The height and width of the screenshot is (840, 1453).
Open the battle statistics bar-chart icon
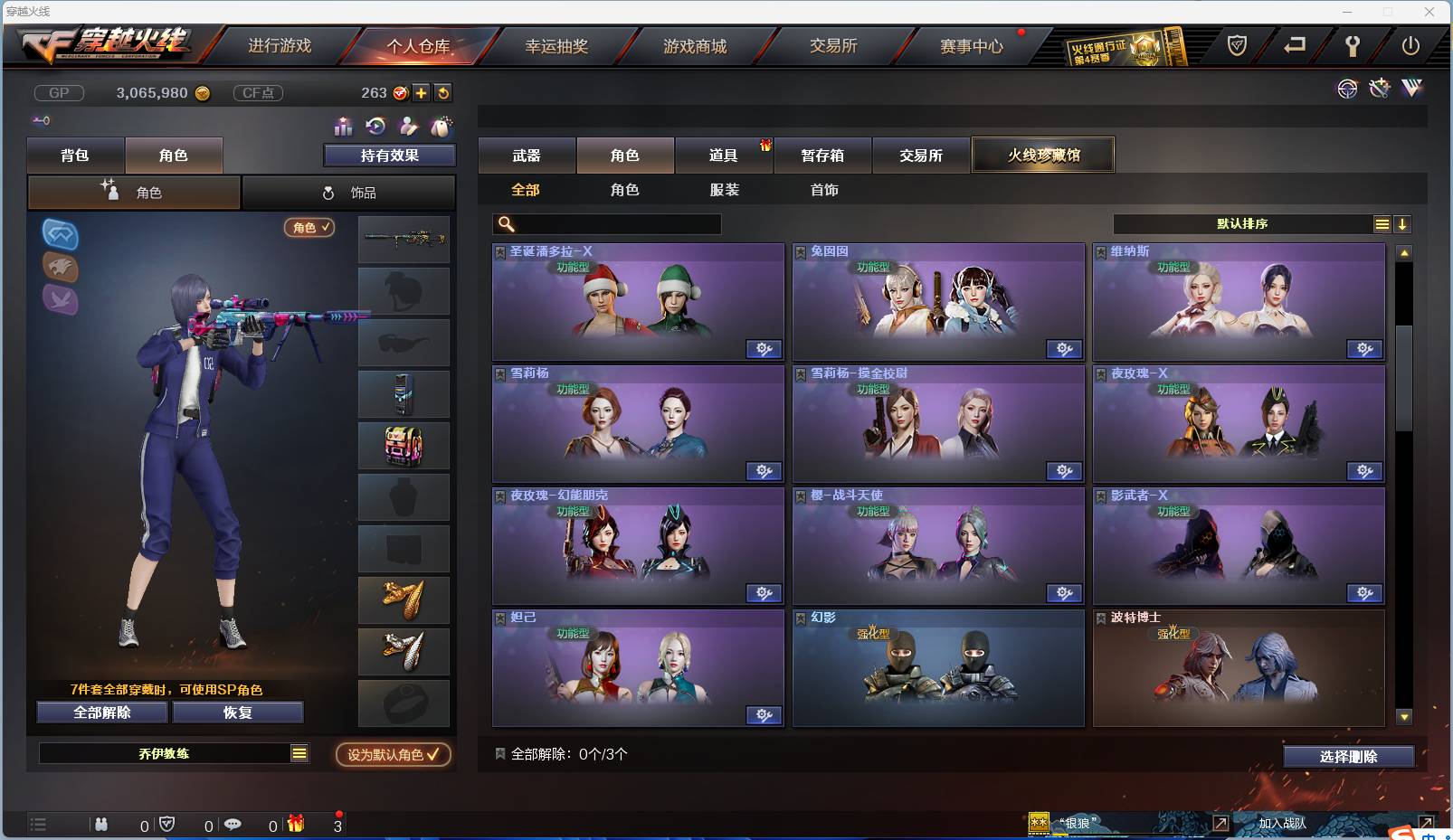[342, 127]
